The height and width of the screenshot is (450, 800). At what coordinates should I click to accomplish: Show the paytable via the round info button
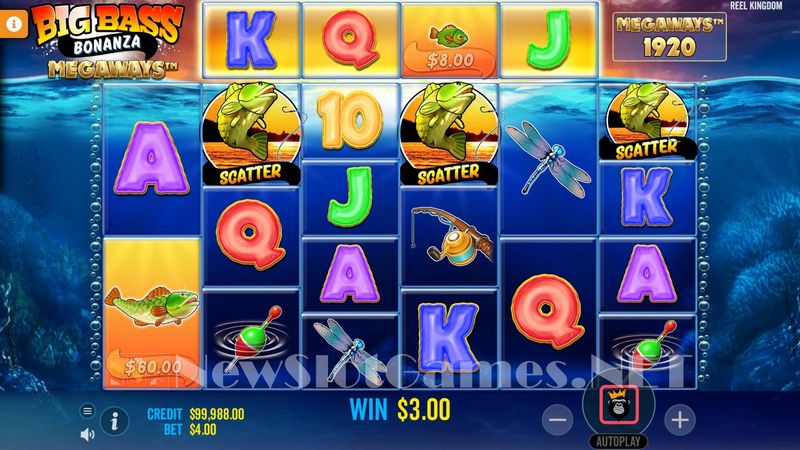pos(115,421)
